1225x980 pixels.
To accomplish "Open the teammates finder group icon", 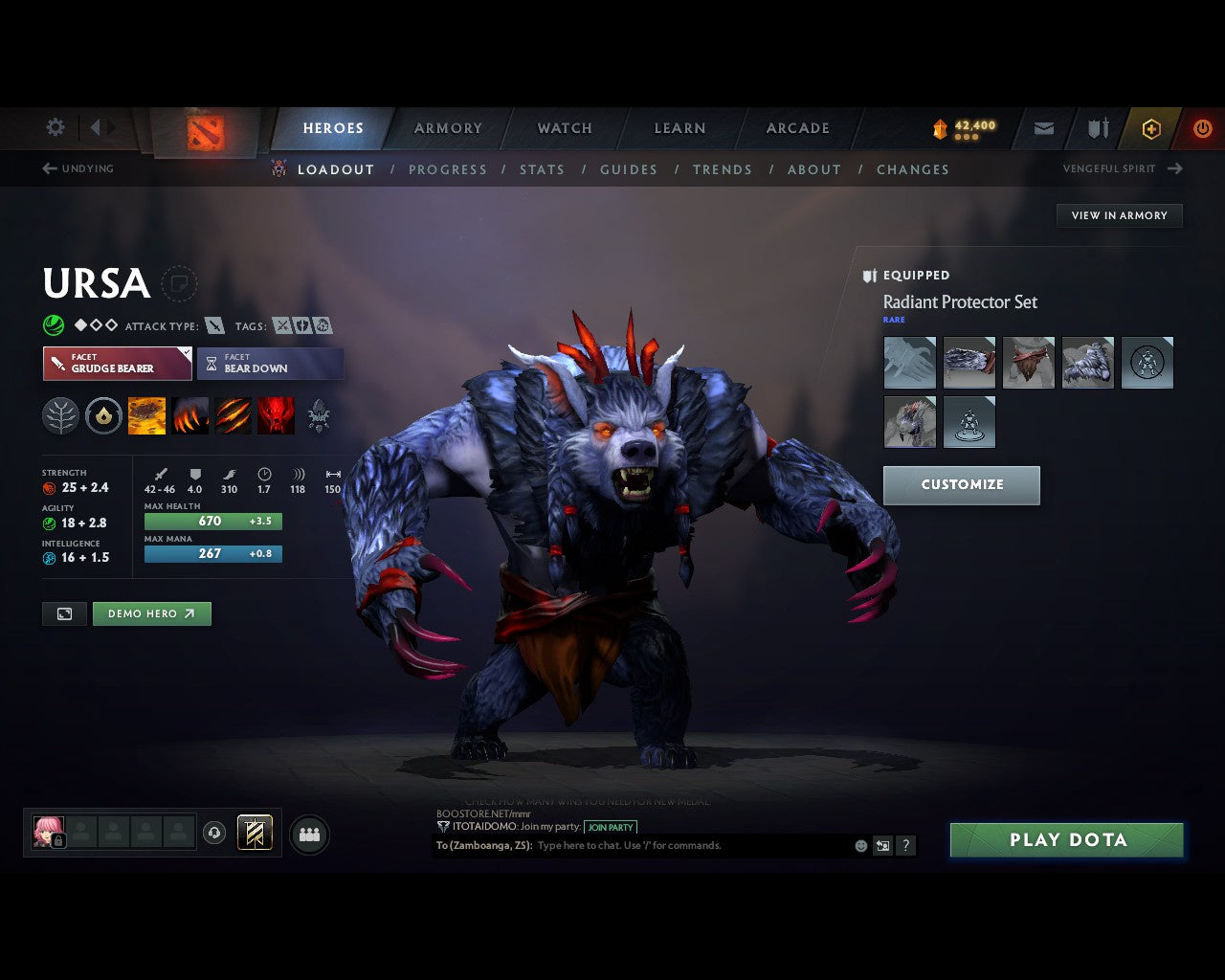I will (x=309, y=834).
